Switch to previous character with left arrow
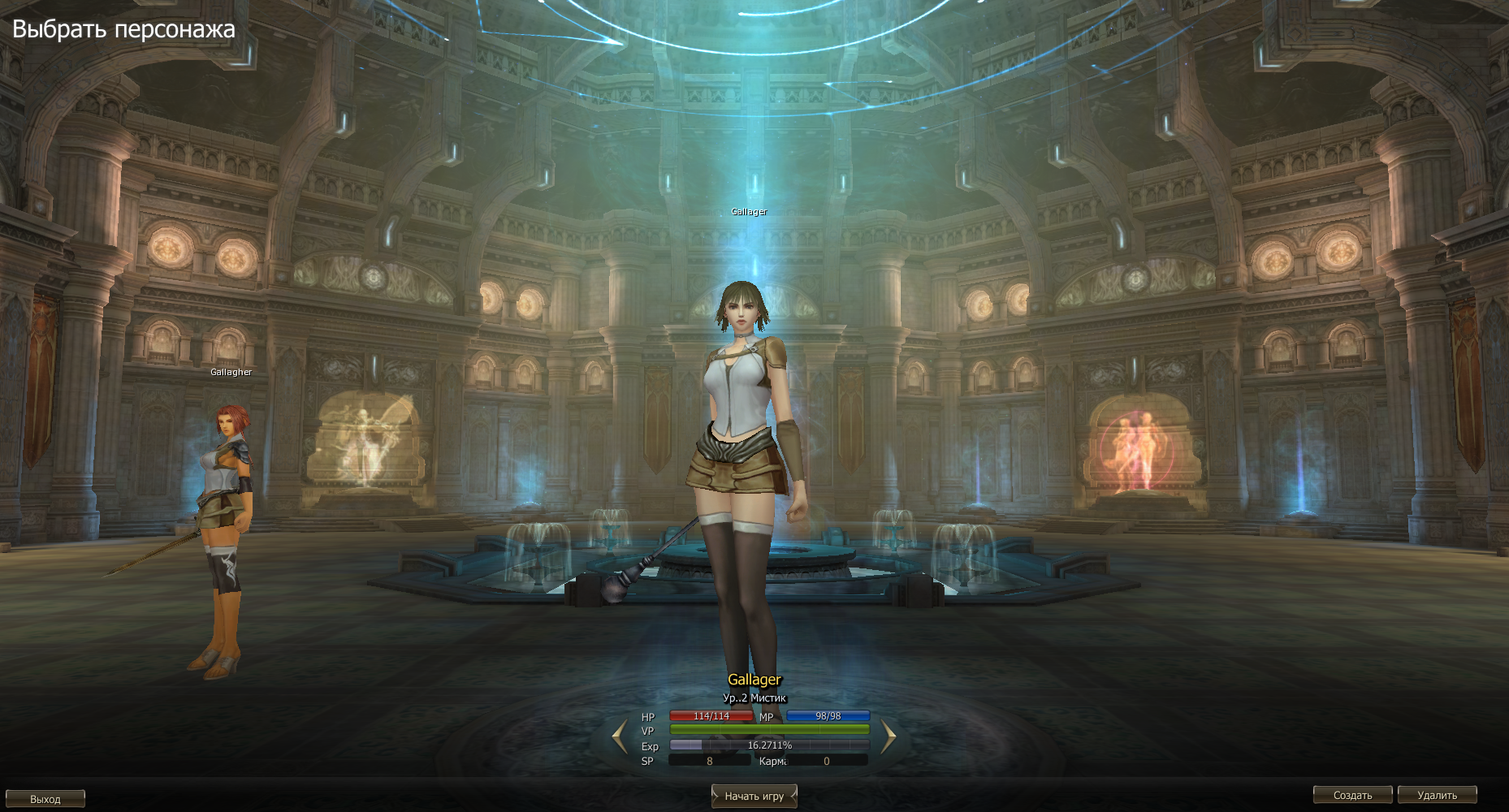Screen dimensions: 1509x812 point(620,736)
